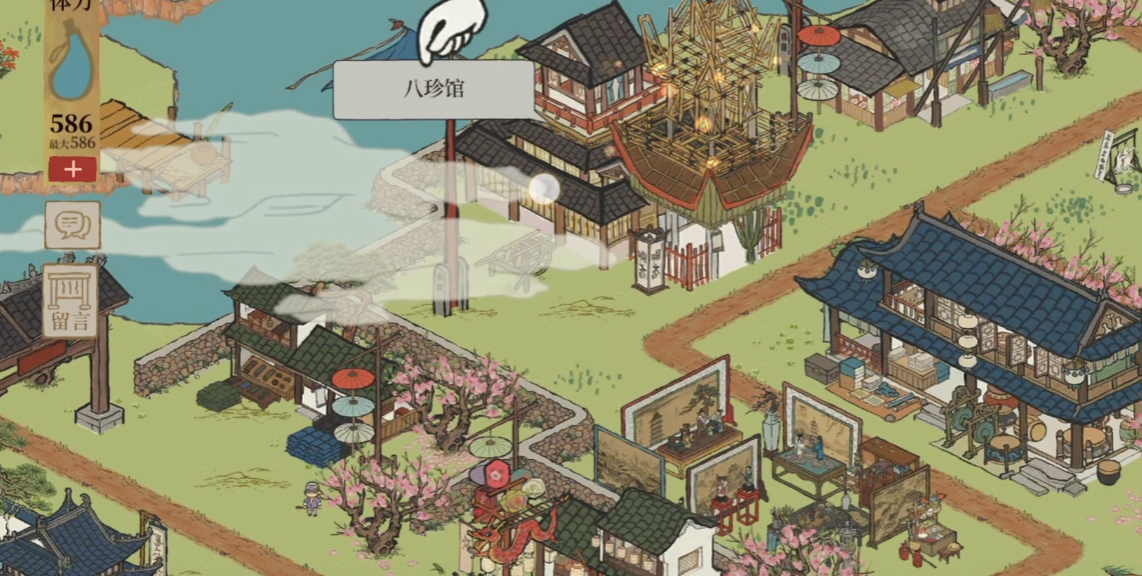Select the 八珍馆 building name label

tap(433, 90)
